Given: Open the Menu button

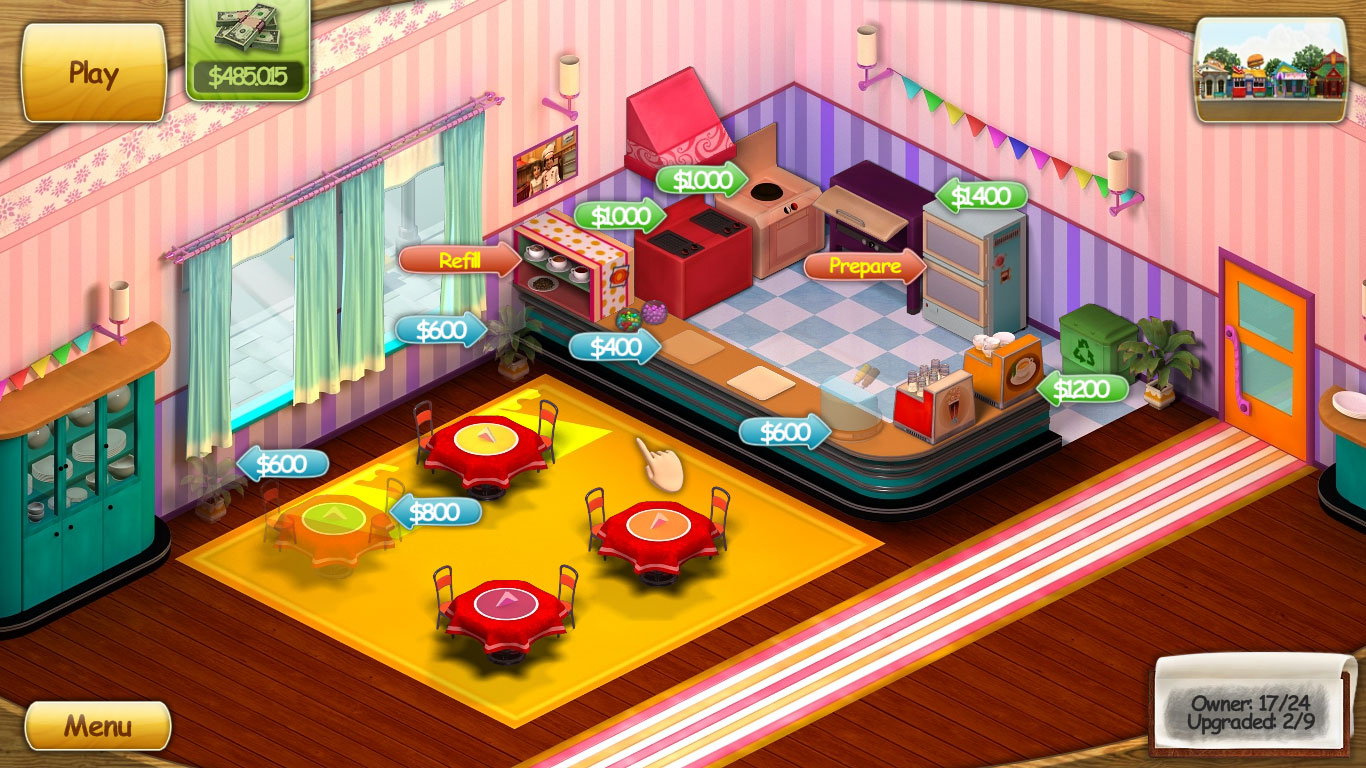Looking at the screenshot, I should pos(97,725).
